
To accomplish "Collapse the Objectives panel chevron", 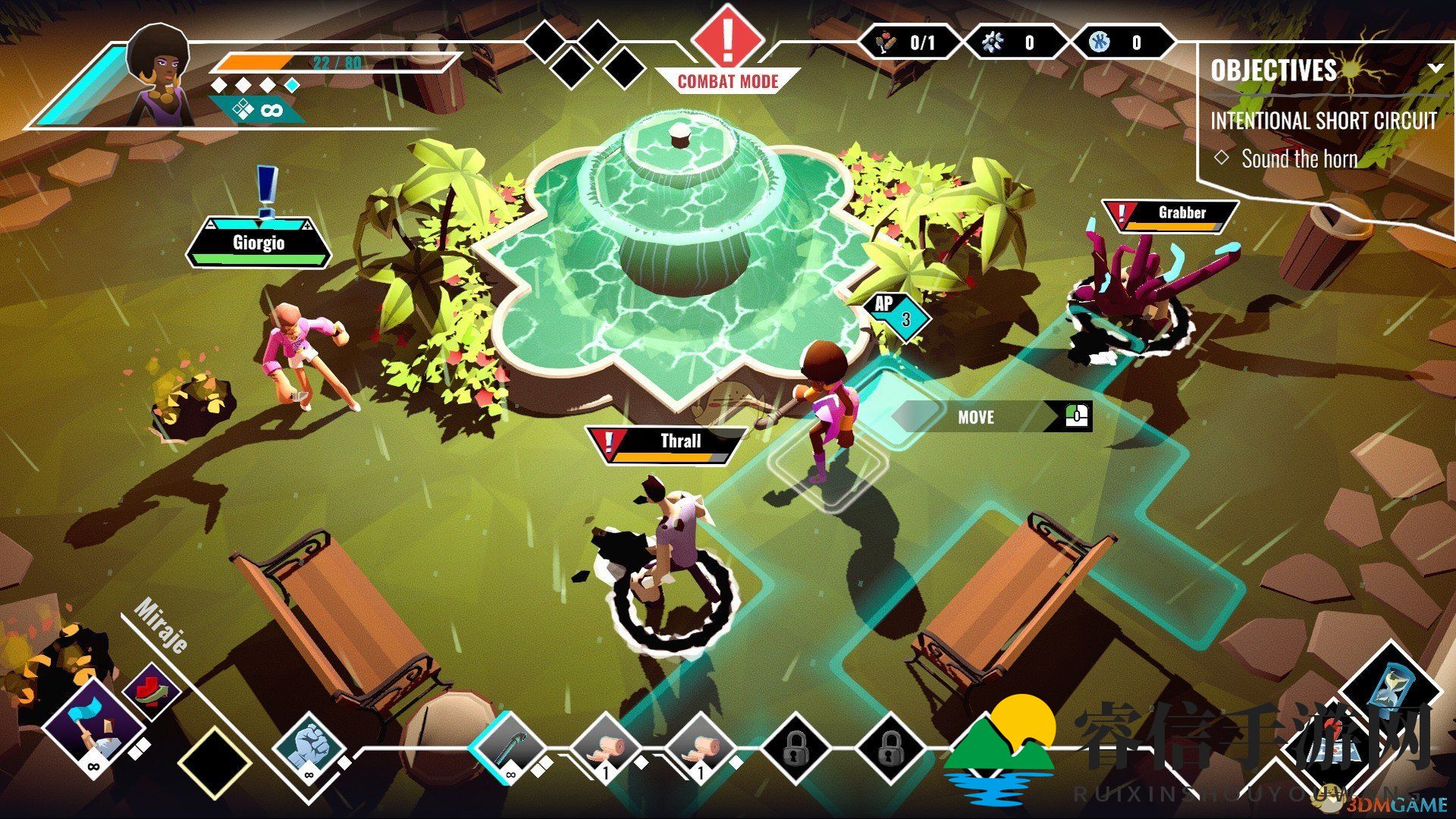I will tap(1435, 68).
